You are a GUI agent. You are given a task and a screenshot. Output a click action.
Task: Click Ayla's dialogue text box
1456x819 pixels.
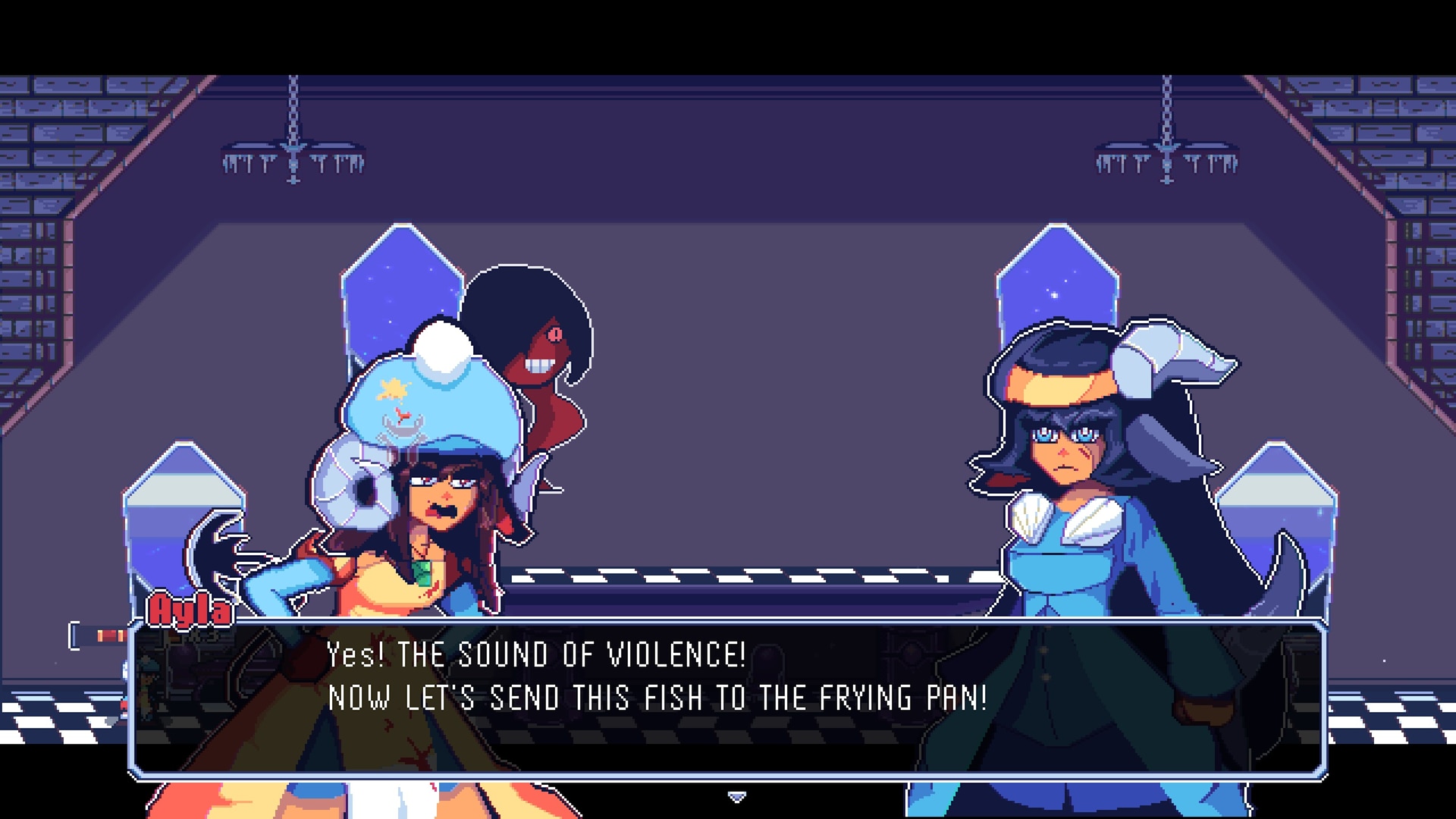[x=728, y=698]
